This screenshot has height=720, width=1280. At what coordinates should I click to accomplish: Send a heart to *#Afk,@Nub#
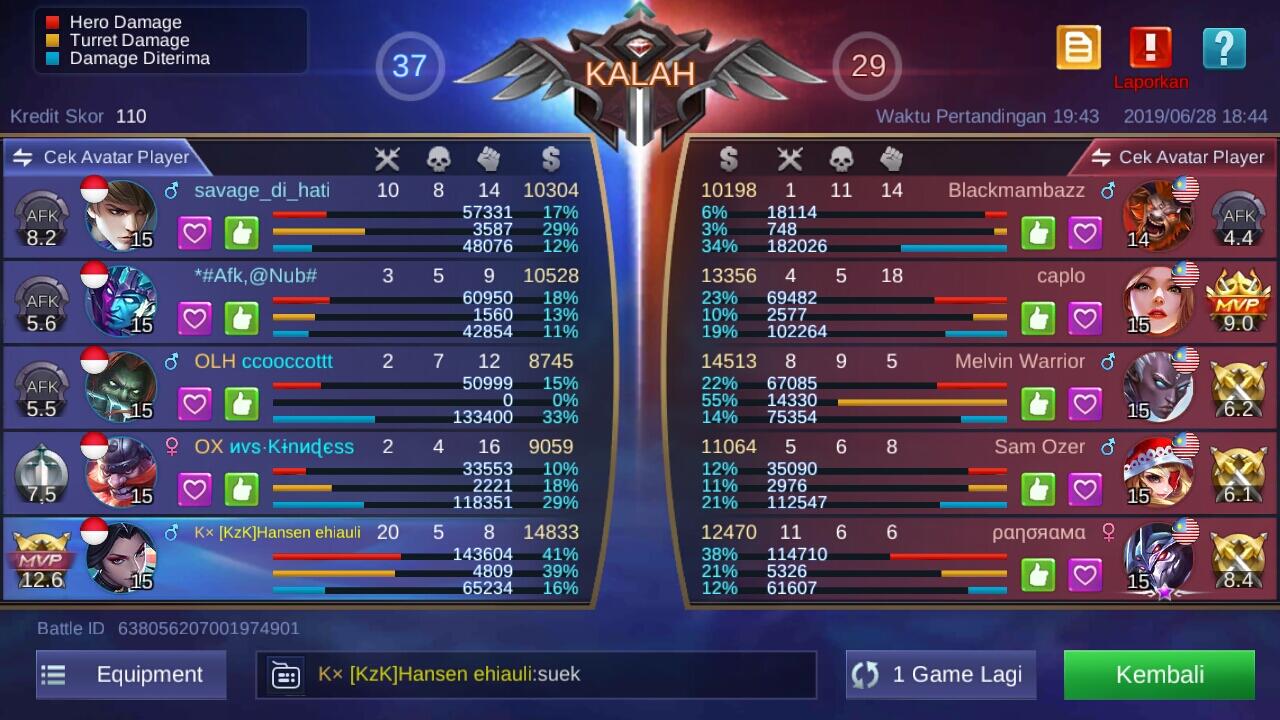[x=195, y=319]
